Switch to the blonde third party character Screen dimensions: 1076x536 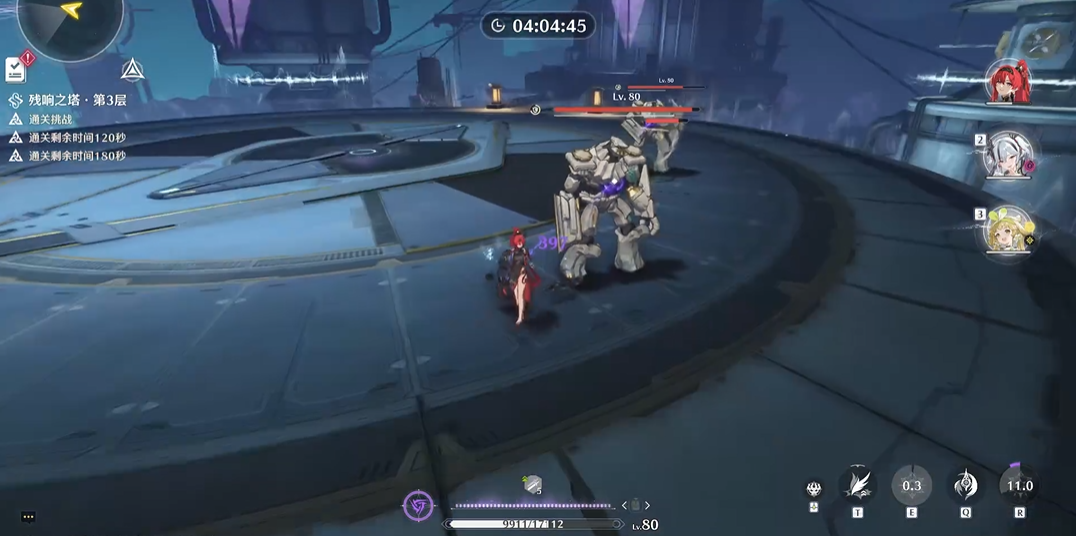click(1006, 230)
